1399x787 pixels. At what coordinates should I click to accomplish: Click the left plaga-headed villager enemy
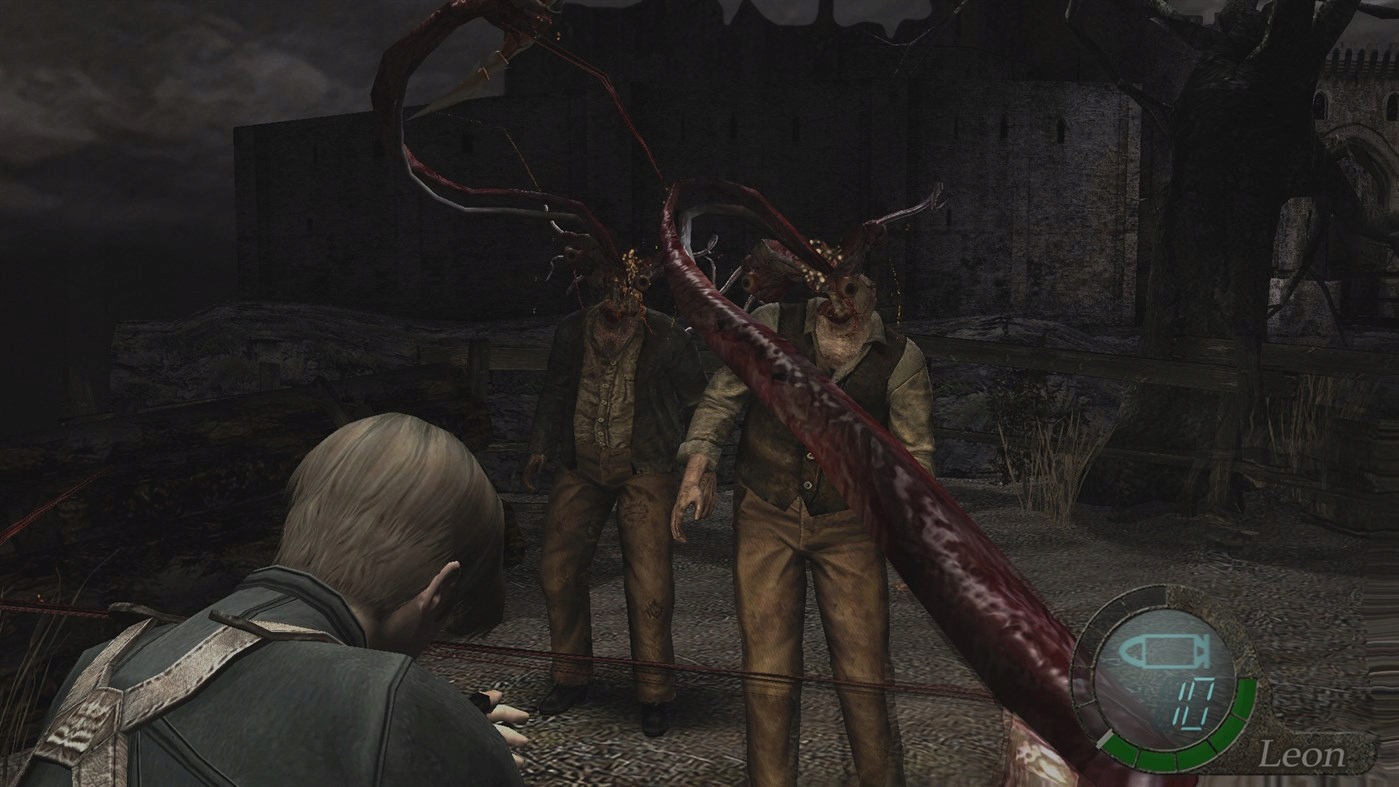click(x=610, y=420)
